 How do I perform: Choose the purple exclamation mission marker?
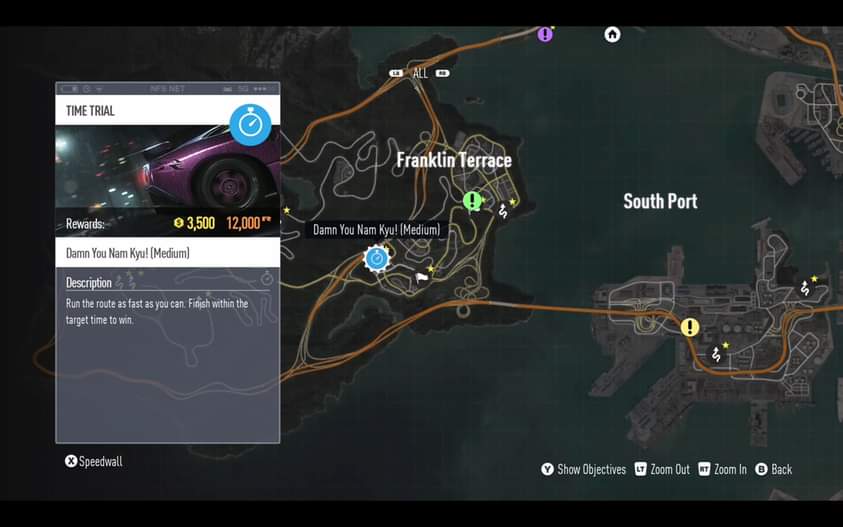click(545, 34)
